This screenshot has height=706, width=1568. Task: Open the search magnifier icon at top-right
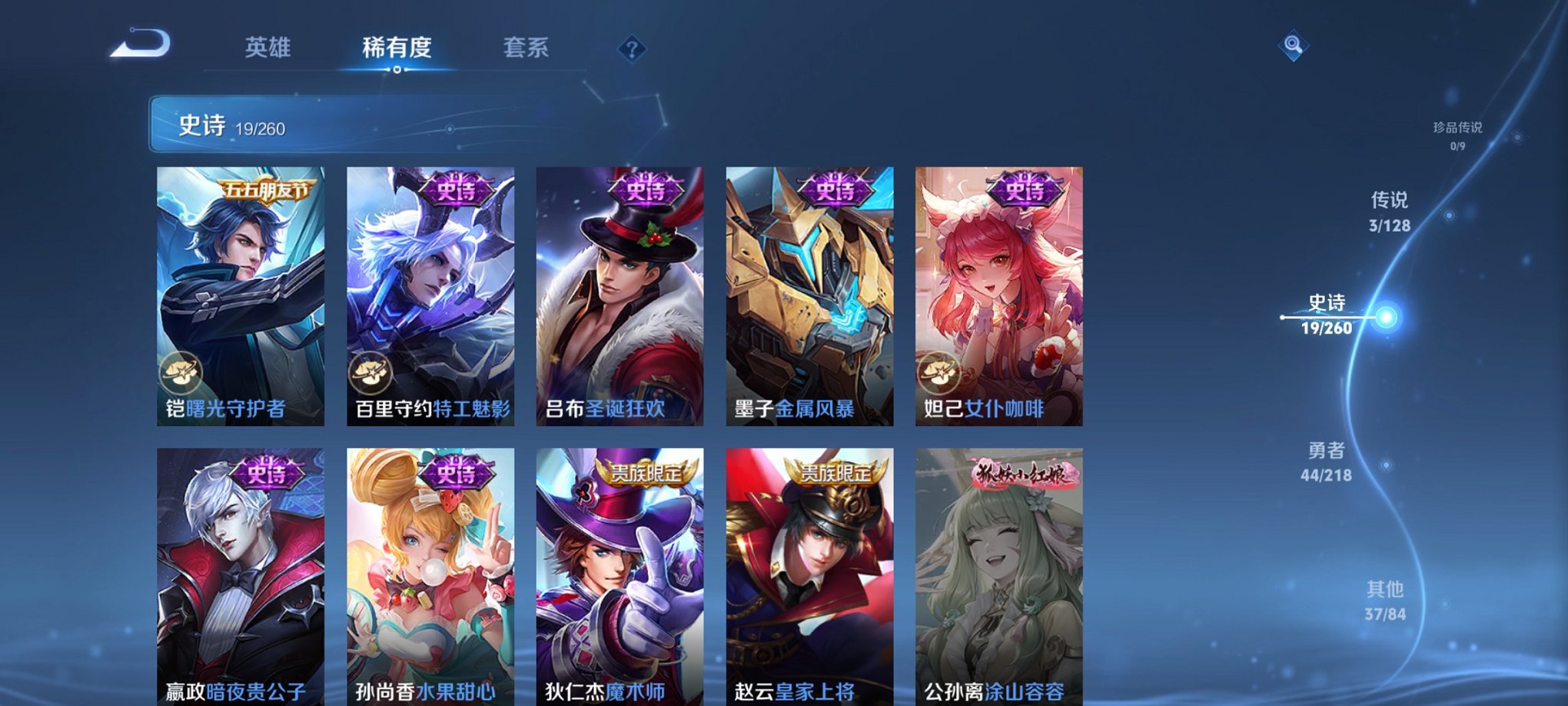coord(1294,44)
